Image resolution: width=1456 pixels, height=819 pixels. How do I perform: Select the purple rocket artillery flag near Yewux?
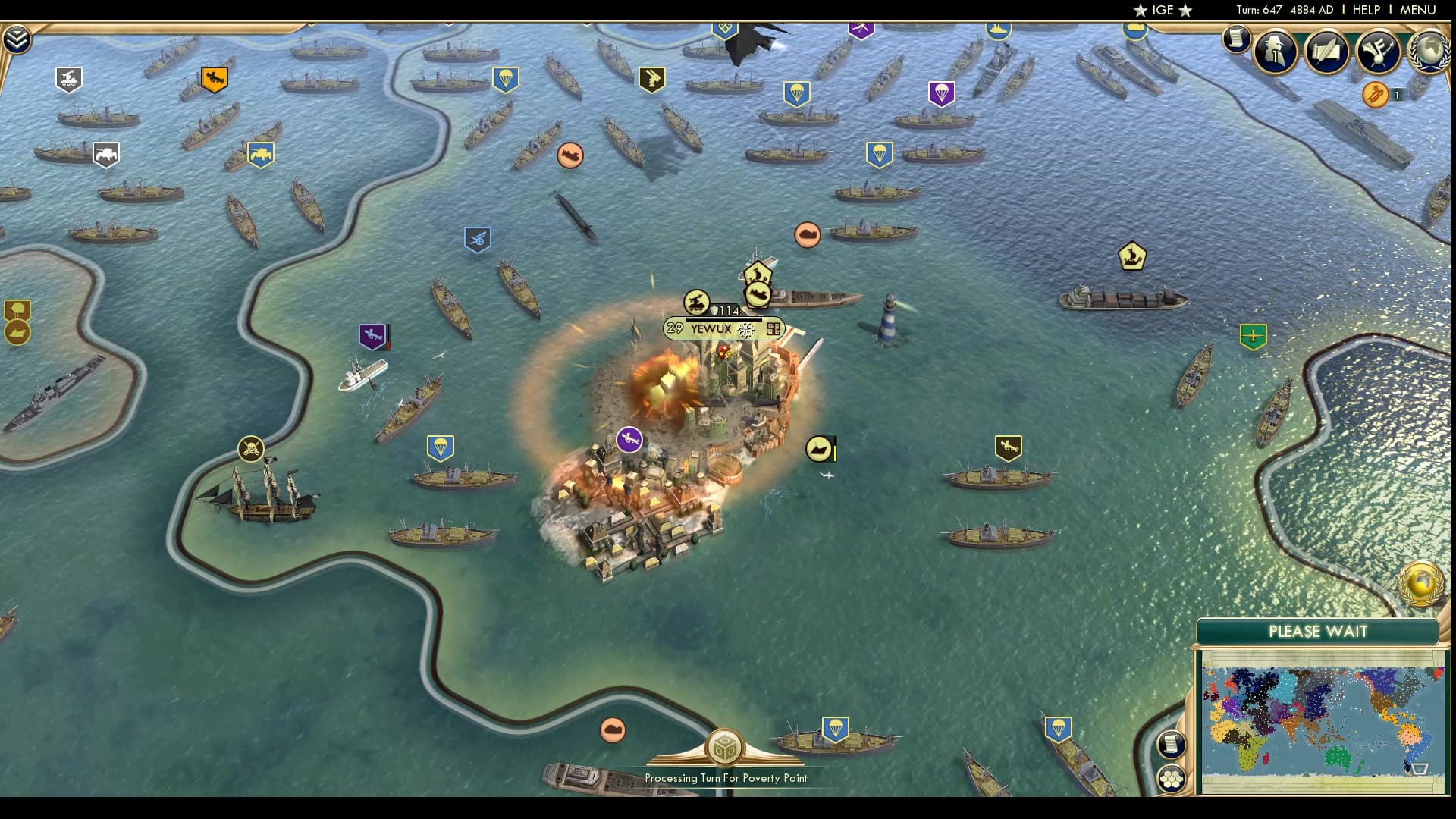pyautogui.click(x=630, y=438)
